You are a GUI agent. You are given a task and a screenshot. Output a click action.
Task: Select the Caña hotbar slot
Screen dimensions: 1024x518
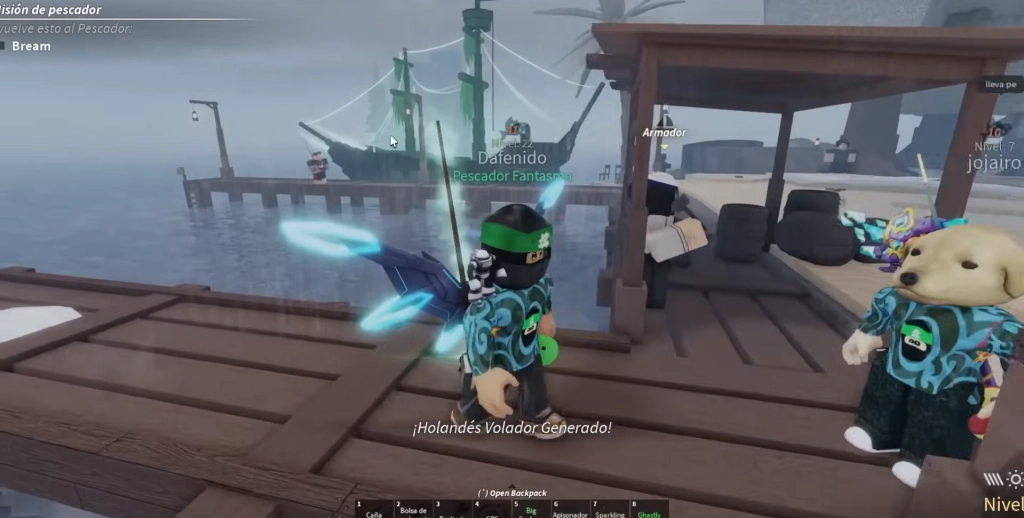click(x=376, y=510)
